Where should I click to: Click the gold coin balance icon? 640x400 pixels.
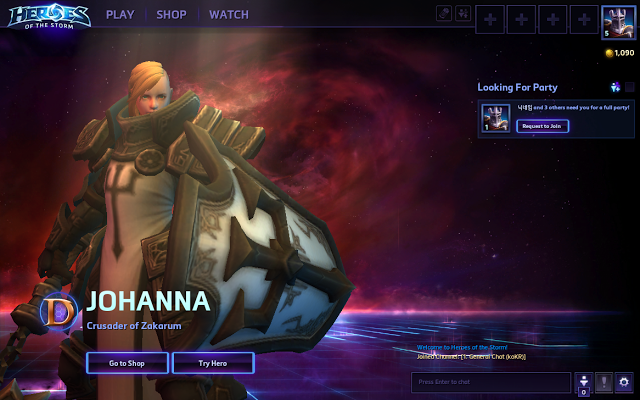click(609, 52)
